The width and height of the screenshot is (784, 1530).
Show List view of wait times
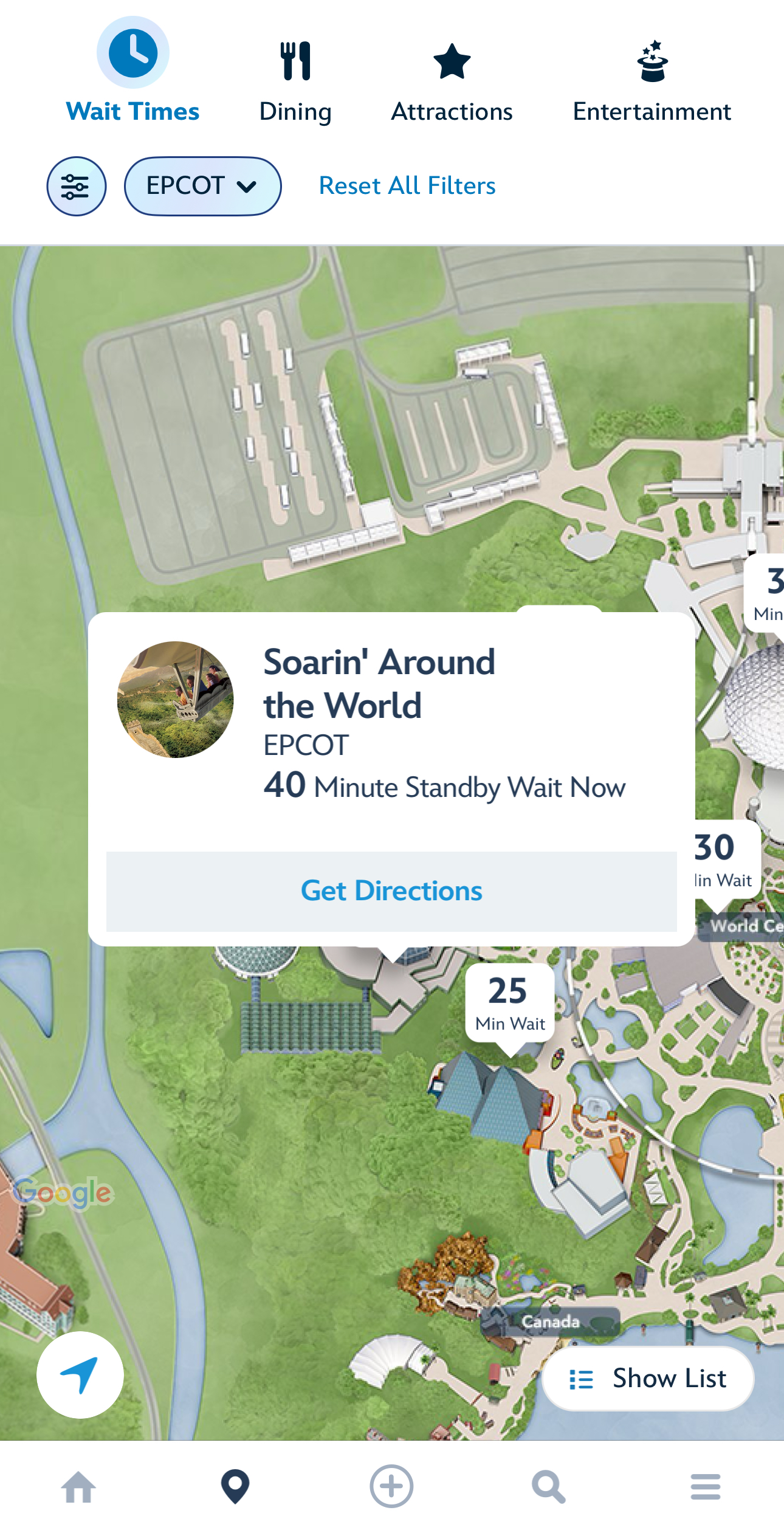point(648,1379)
